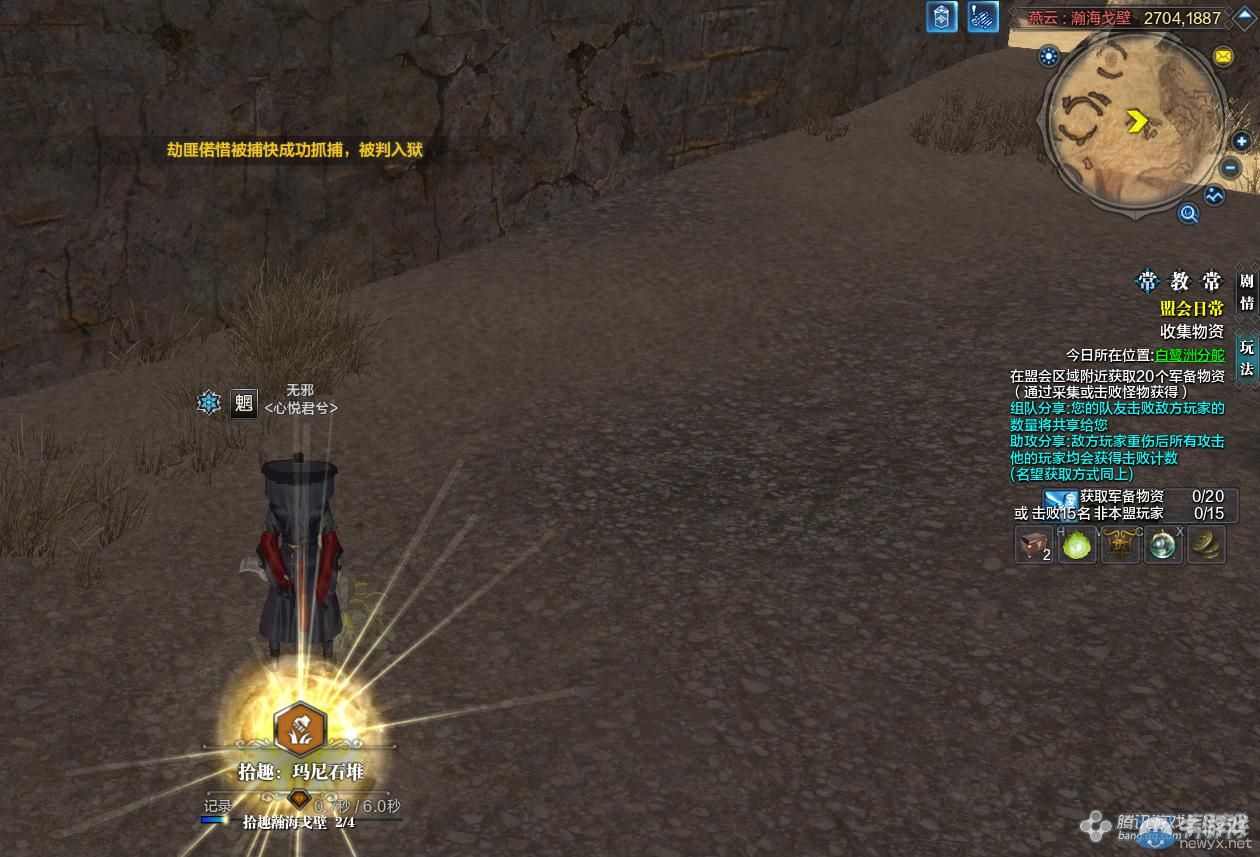The width and height of the screenshot is (1260, 857).
Task: Collapse the minimap with the arrow button
Action: click(x=1243, y=15)
